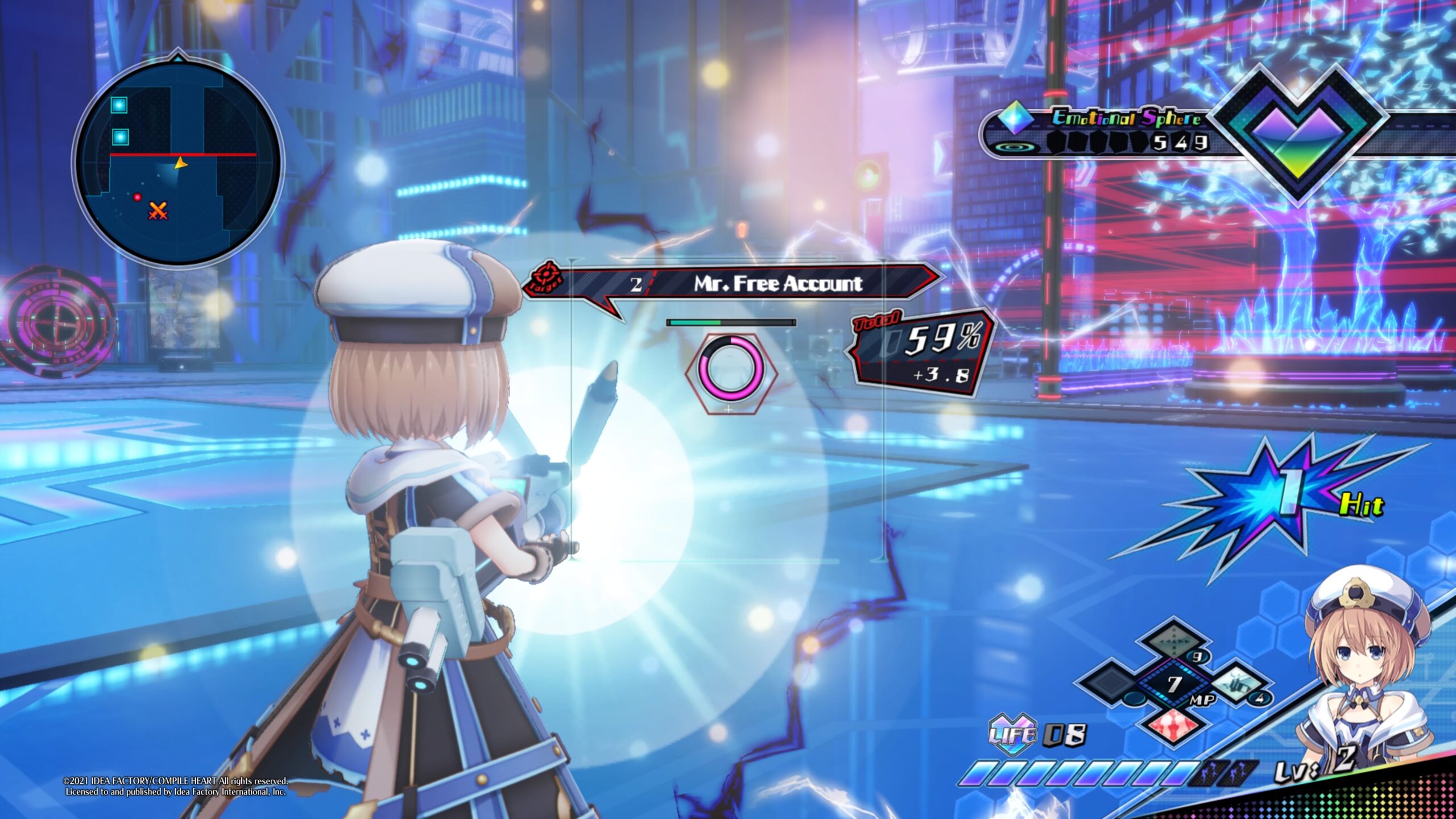Activate the top skill costing 9 MP

coord(1174,639)
